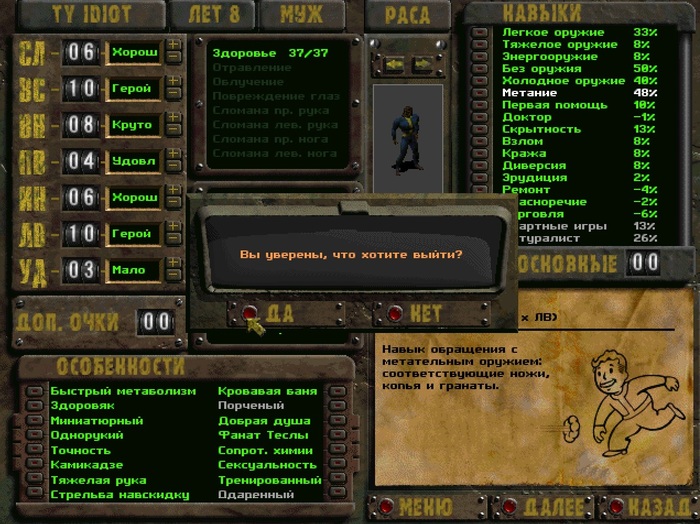
Task: Increase the СЛ stat with its plus
Action: click(174, 44)
